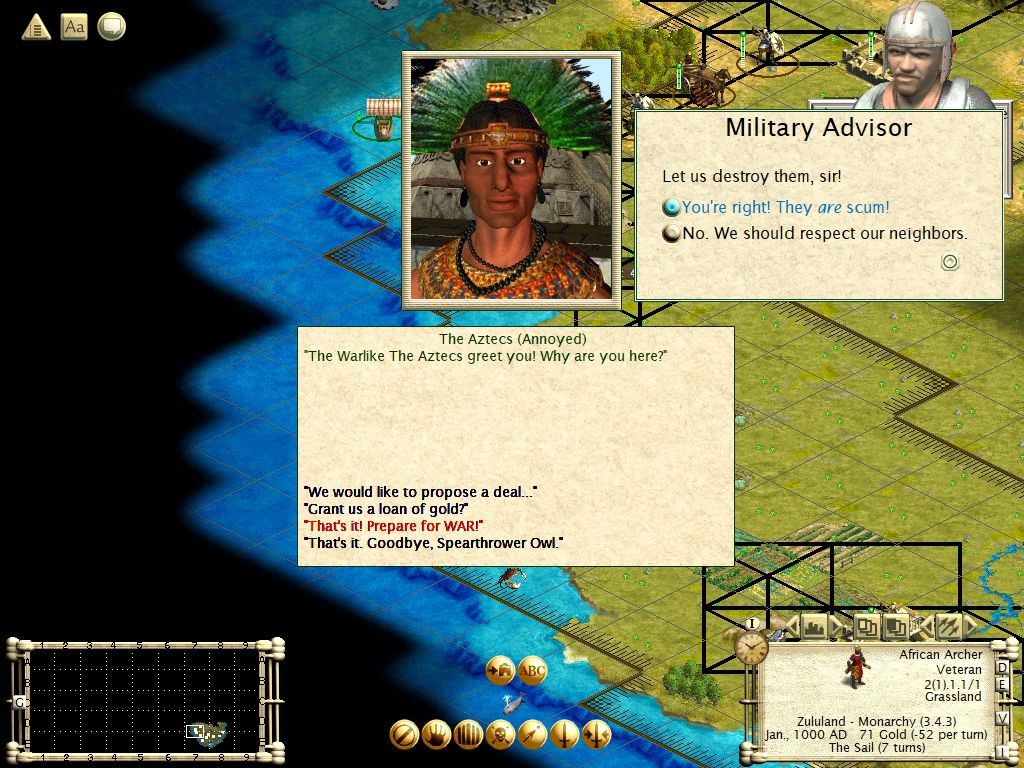Choose "We would like to propose a deal..."
Viewport: 1024px width, 768px height.
(x=421, y=492)
